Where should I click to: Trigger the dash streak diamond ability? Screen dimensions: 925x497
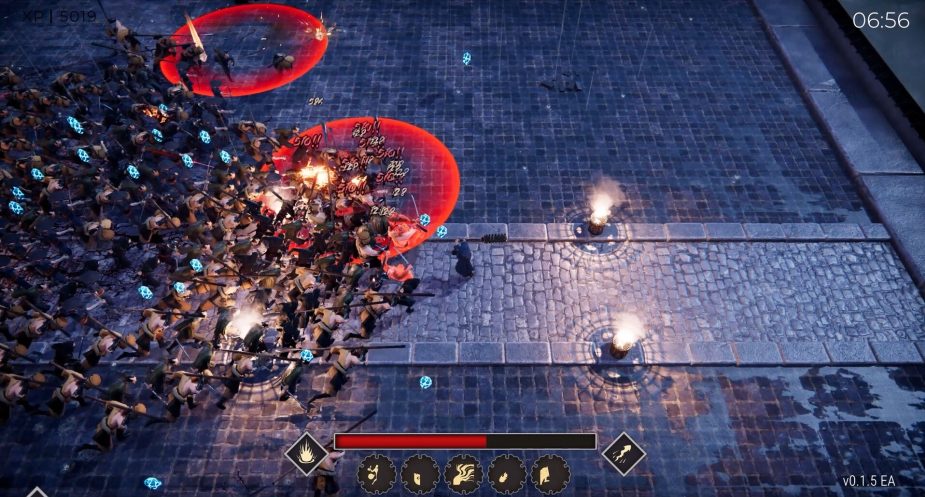click(623, 453)
